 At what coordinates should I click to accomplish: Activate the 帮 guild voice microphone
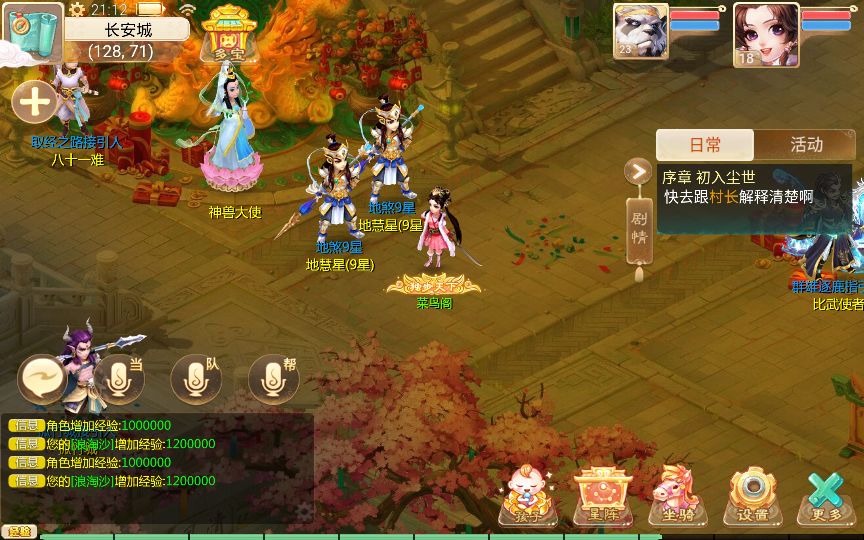(x=273, y=378)
